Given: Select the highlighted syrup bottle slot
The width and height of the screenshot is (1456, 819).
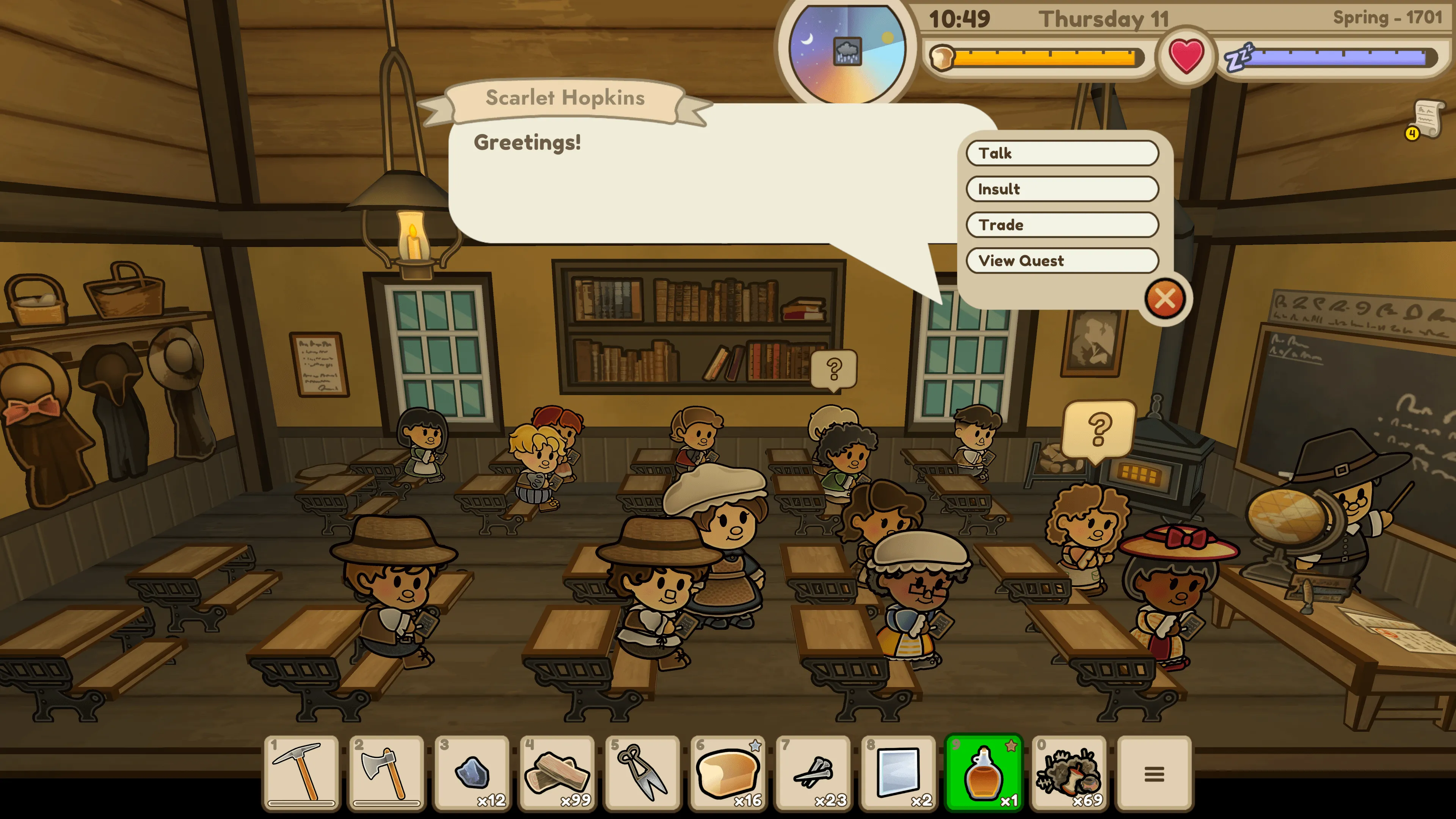Looking at the screenshot, I should (984, 773).
